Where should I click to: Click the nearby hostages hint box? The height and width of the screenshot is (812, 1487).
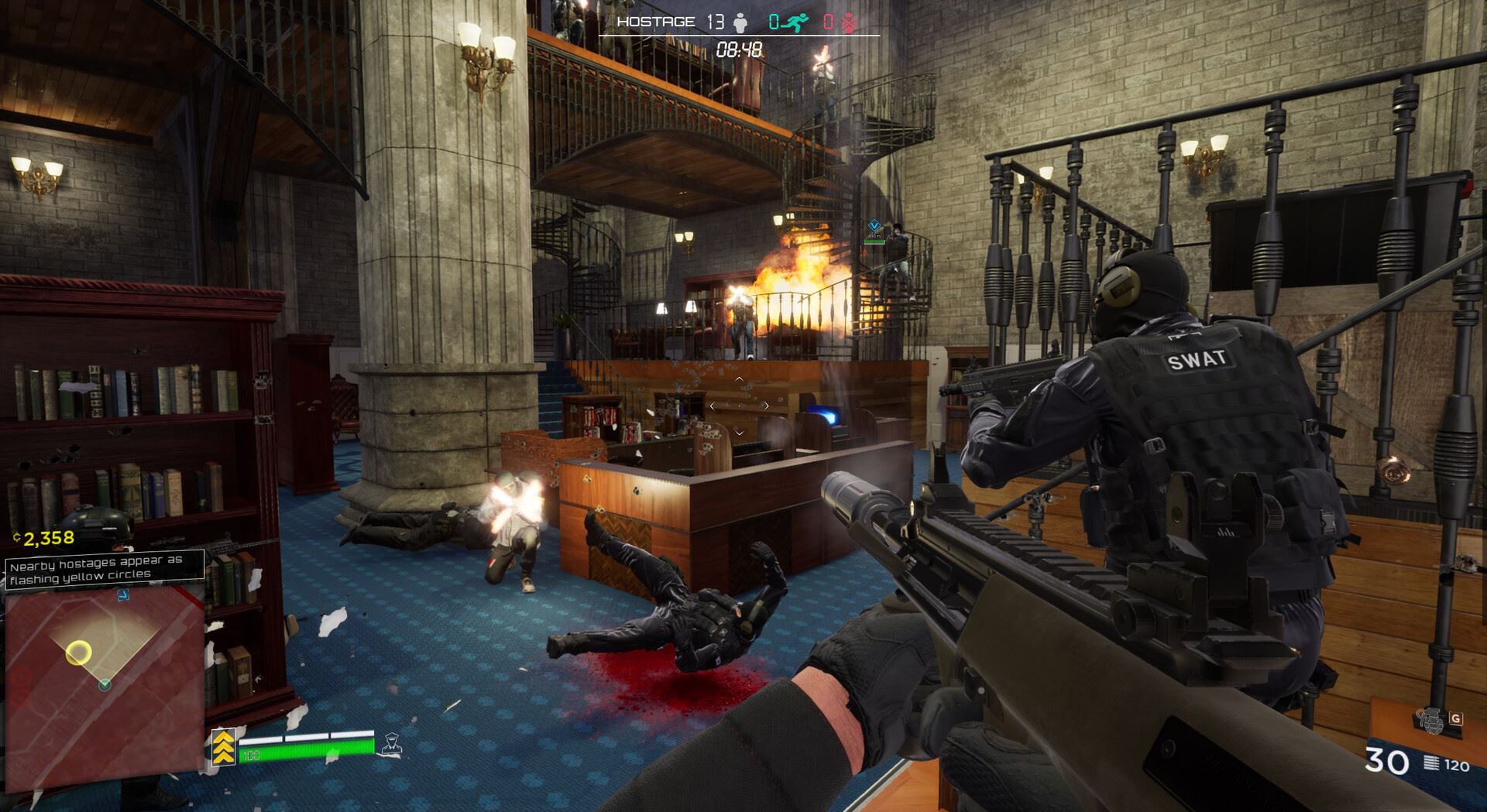tap(105, 569)
